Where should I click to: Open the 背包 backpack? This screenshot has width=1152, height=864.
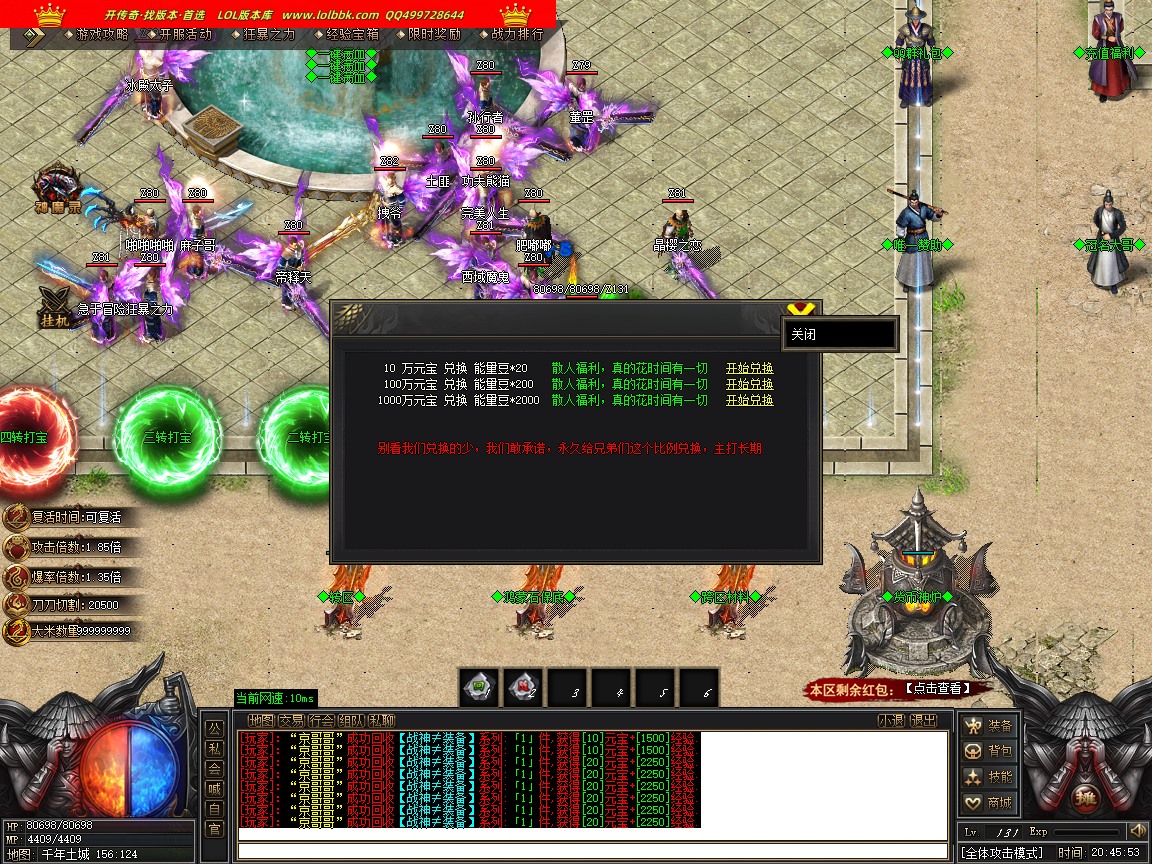pos(989,751)
